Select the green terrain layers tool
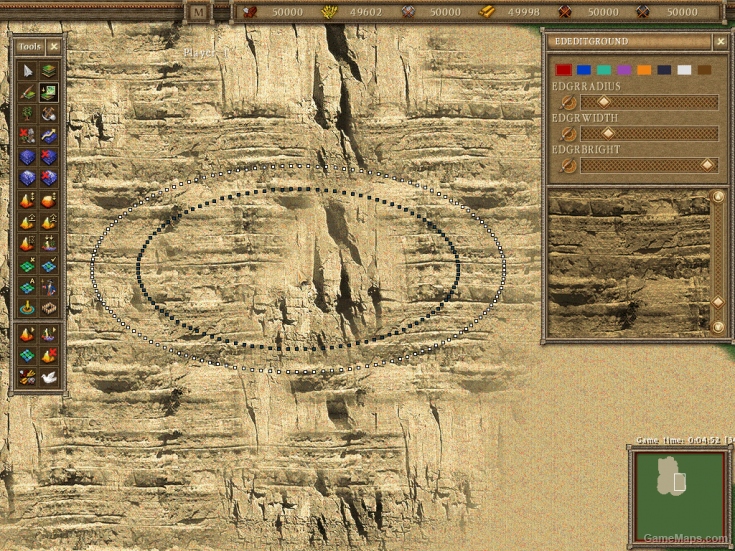Viewport: 735px width, 551px height. [48, 70]
